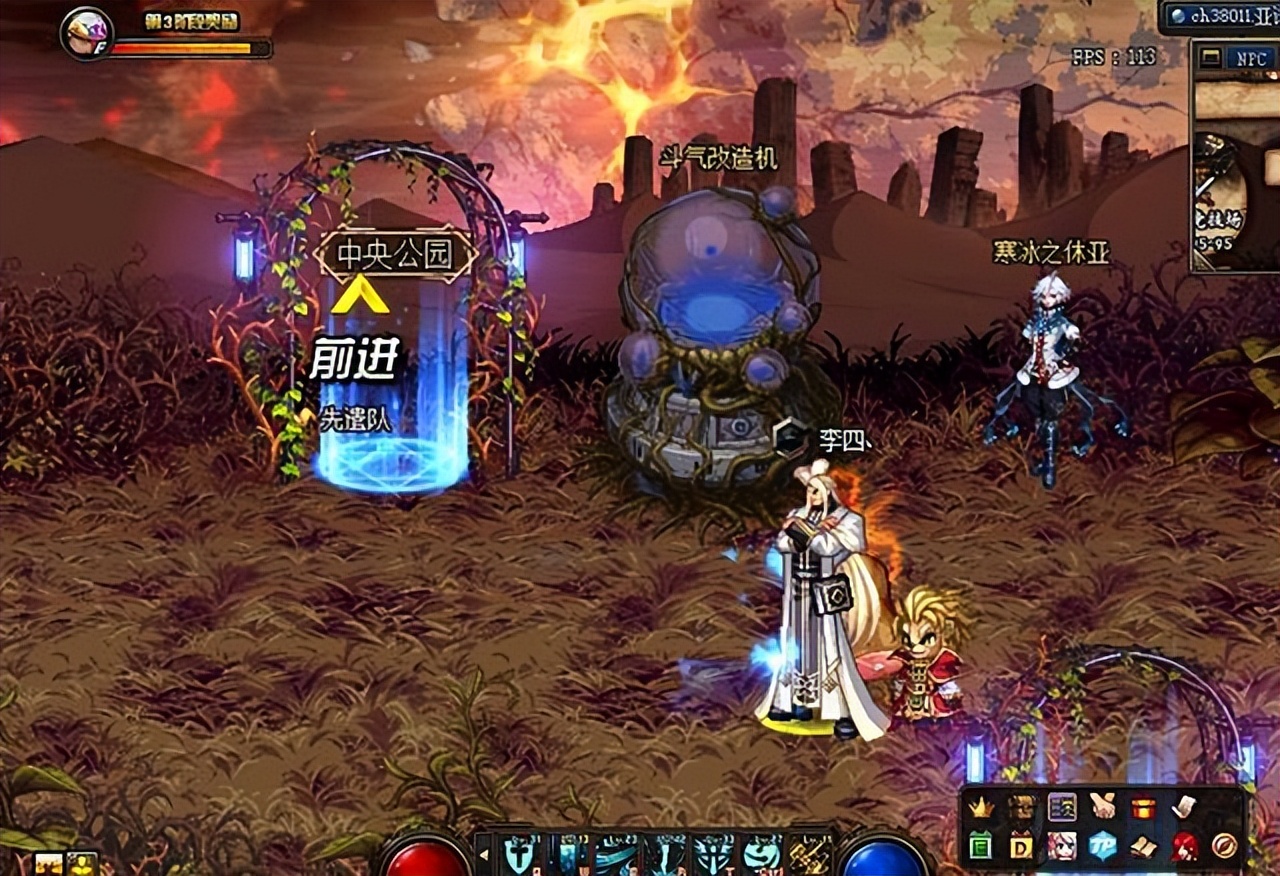This screenshot has width=1280, height=876.
Task: Open the pink-haired character portrait icon
Action: pyautogui.click(x=1061, y=846)
